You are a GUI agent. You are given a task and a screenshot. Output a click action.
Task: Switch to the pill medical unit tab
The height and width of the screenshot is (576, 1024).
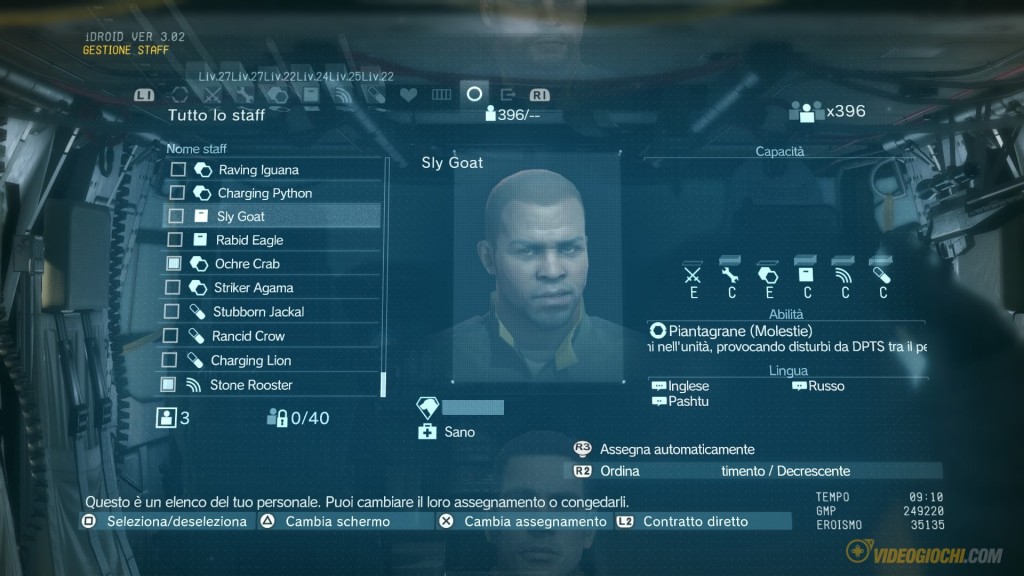pyautogui.click(x=376, y=95)
